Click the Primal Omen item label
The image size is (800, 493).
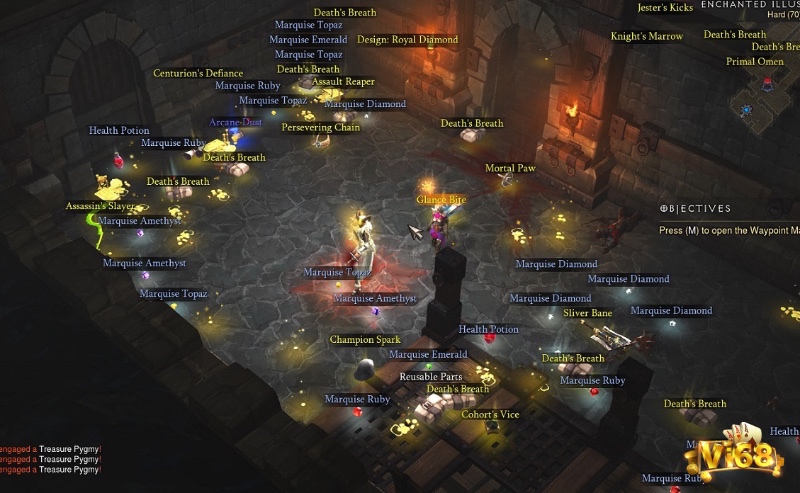coord(755,62)
